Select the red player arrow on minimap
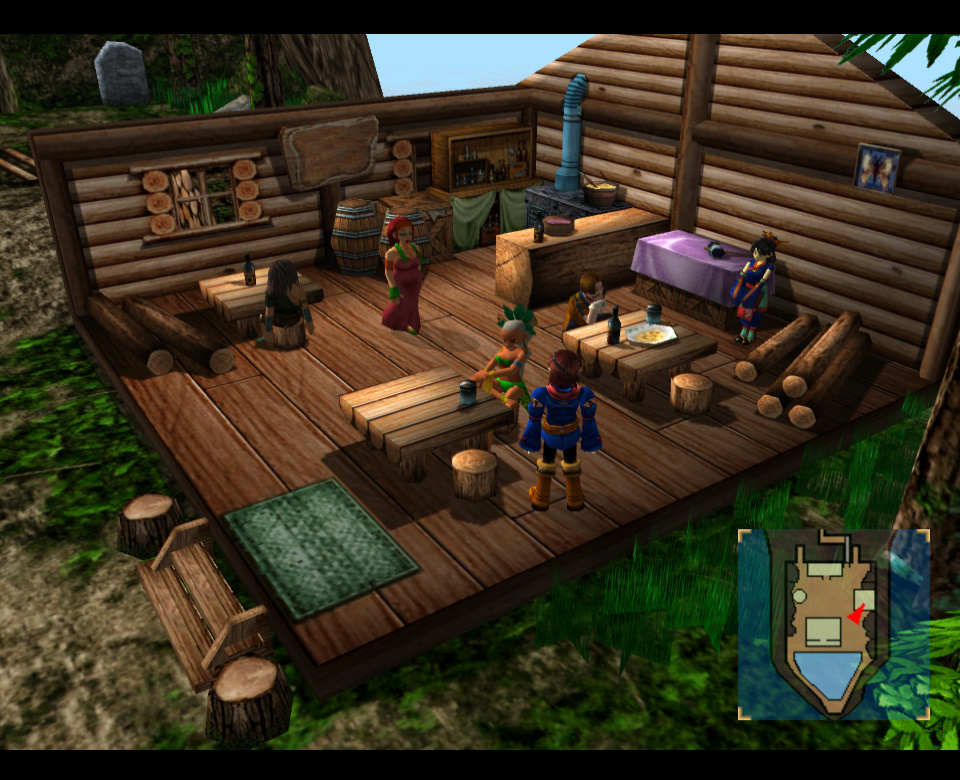The width and height of the screenshot is (960, 780). [856, 617]
